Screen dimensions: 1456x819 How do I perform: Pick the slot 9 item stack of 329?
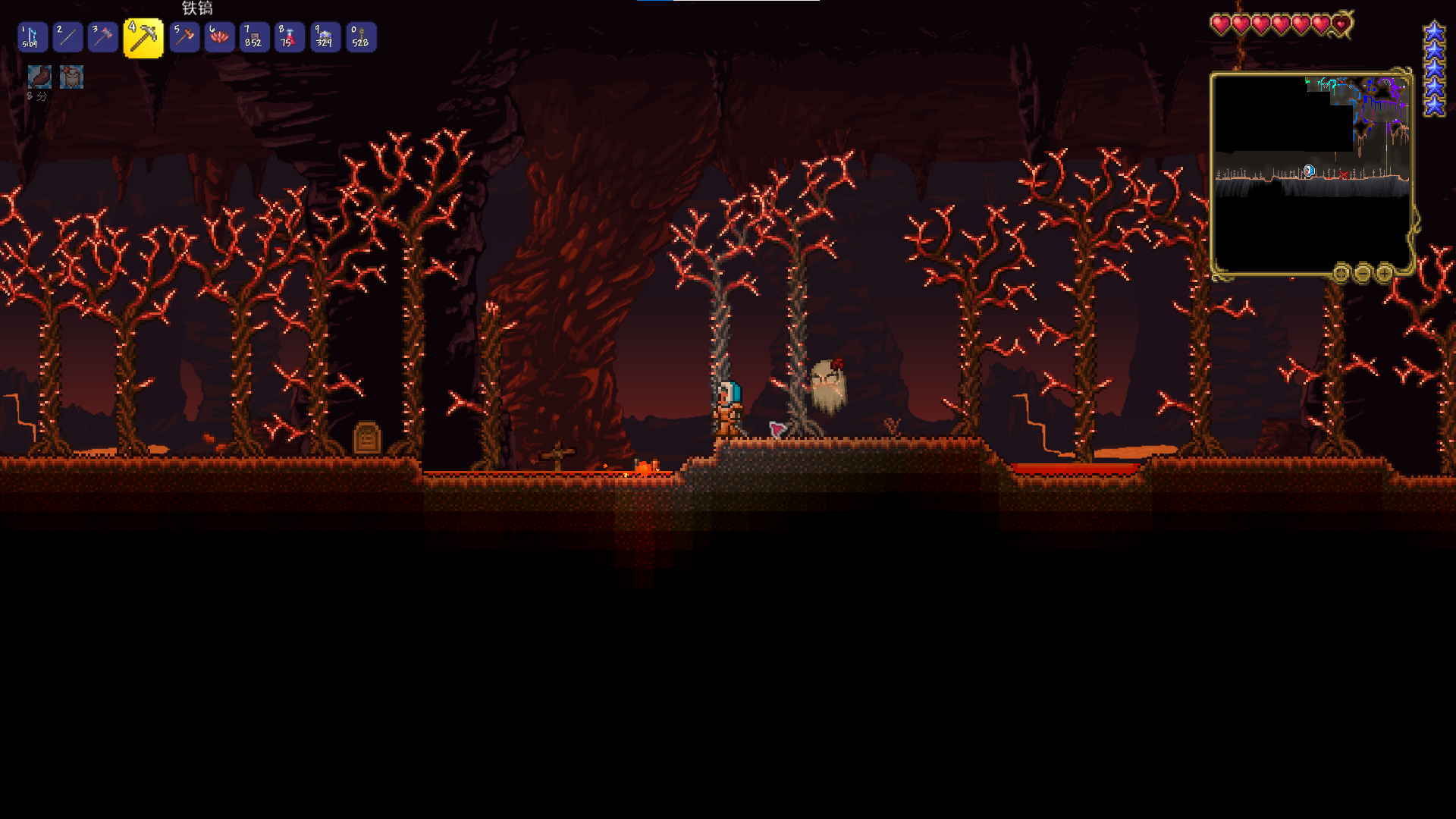(325, 37)
